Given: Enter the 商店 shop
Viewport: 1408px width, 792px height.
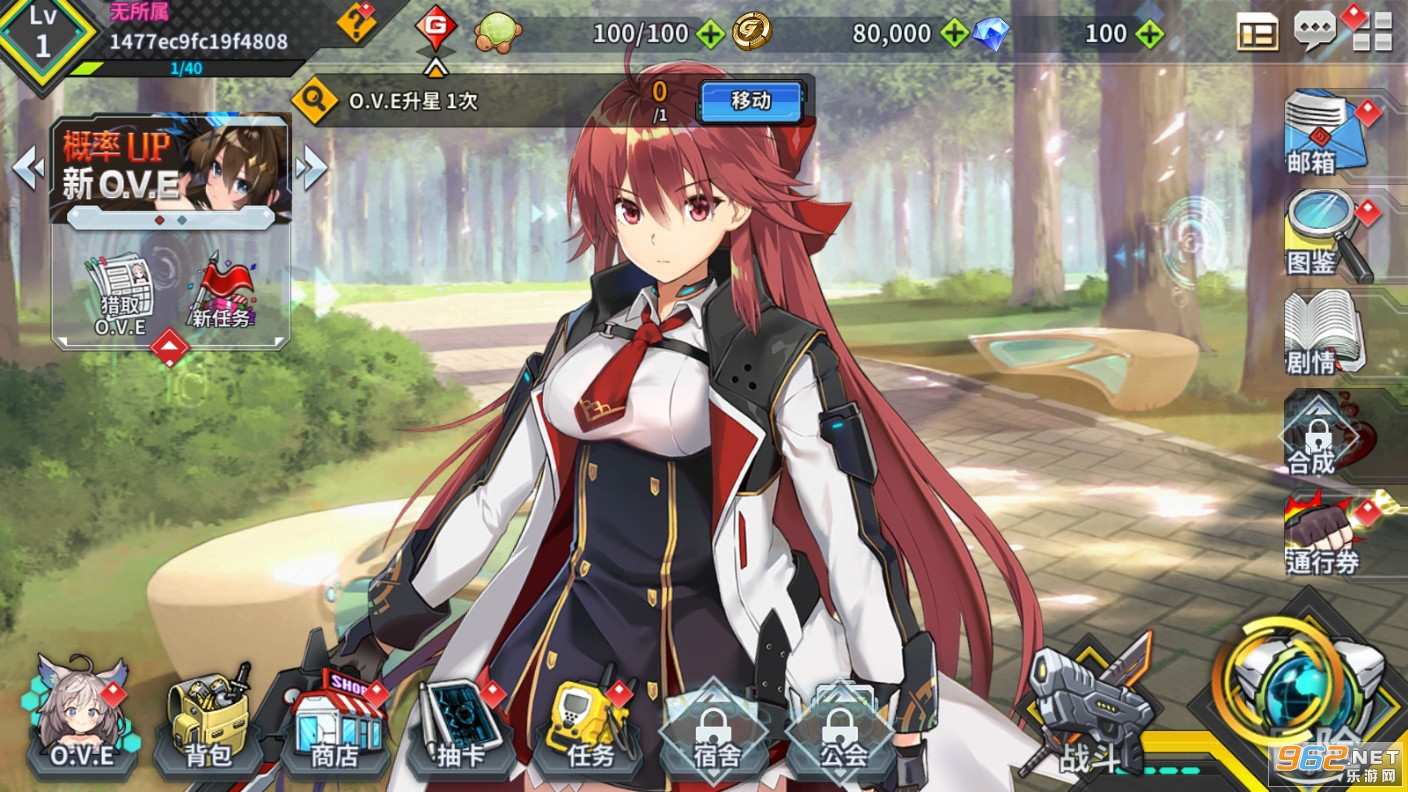Looking at the screenshot, I should (333, 722).
